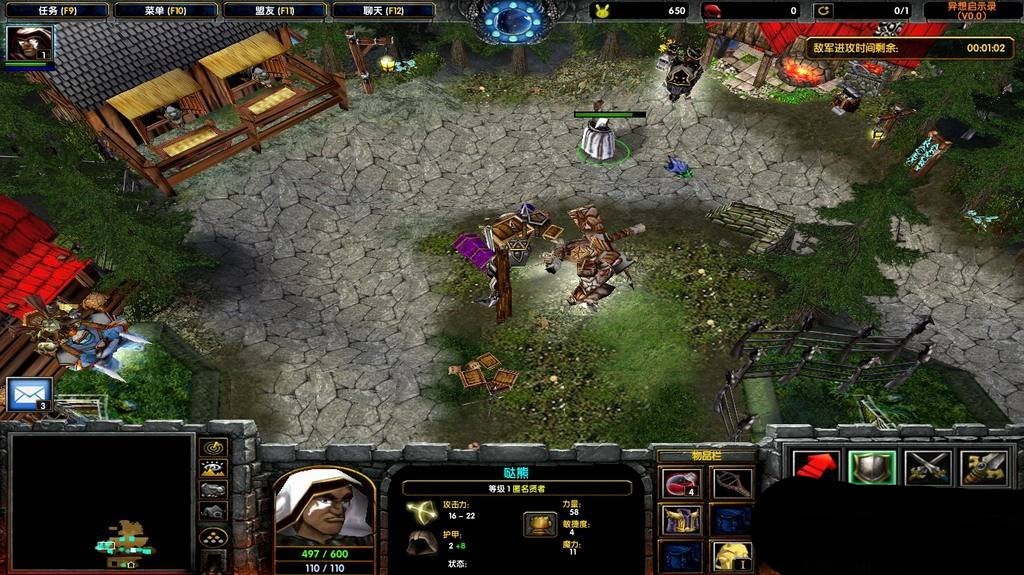The width and height of the screenshot is (1024, 575).
Task: Open the Quests (F9) menu
Action: [57, 11]
